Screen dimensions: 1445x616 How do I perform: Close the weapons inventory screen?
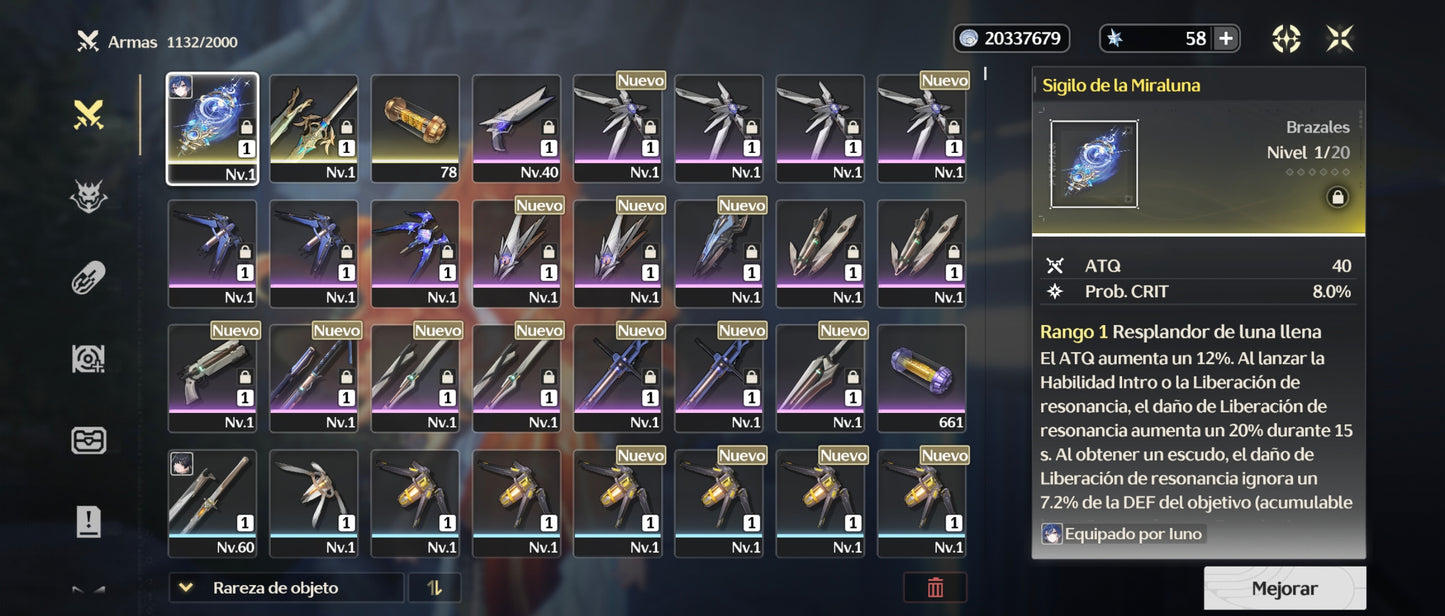pyautogui.click(x=1339, y=39)
